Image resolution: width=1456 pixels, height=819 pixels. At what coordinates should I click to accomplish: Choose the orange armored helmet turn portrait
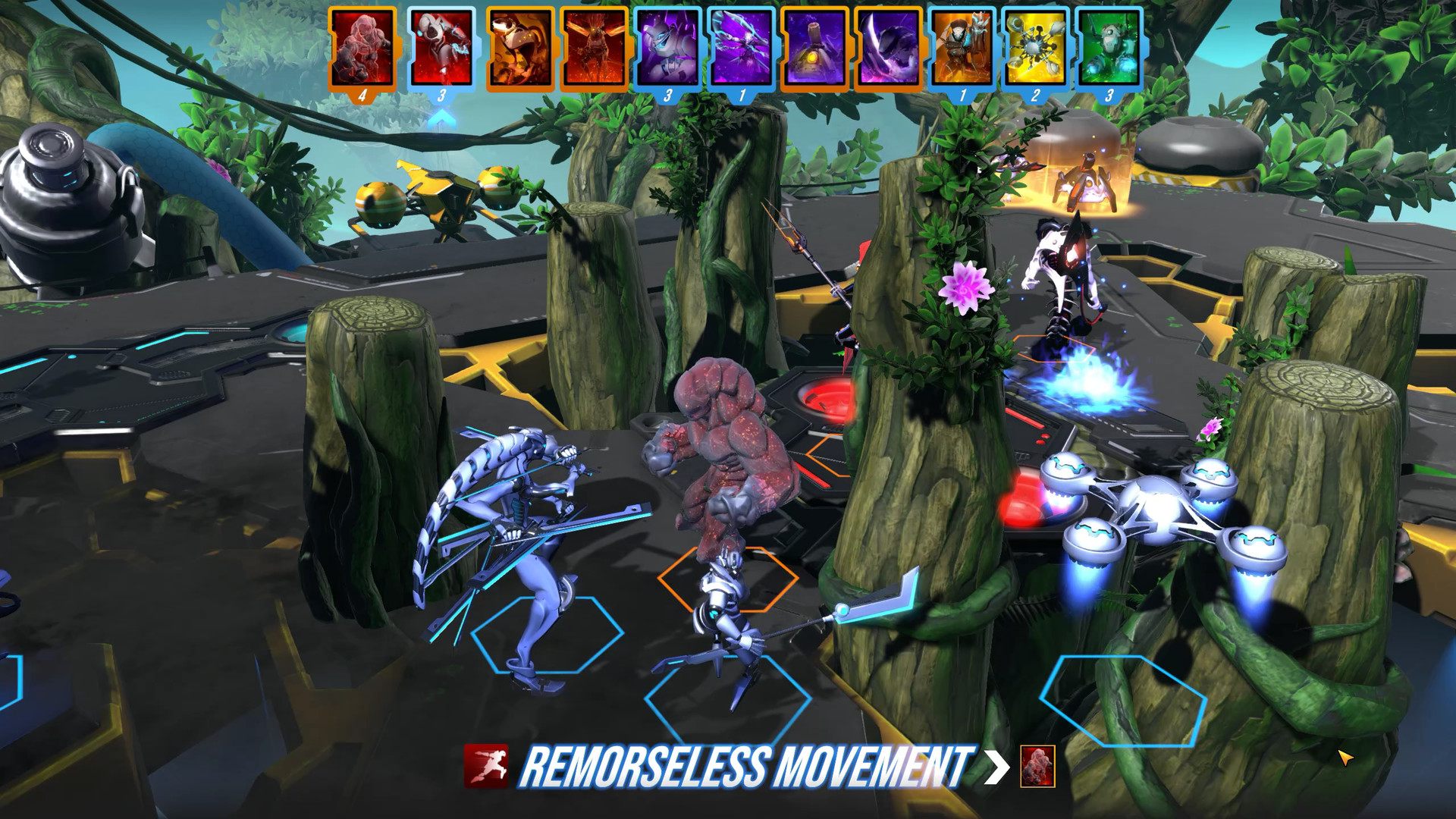pyautogui.click(x=519, y=49)
